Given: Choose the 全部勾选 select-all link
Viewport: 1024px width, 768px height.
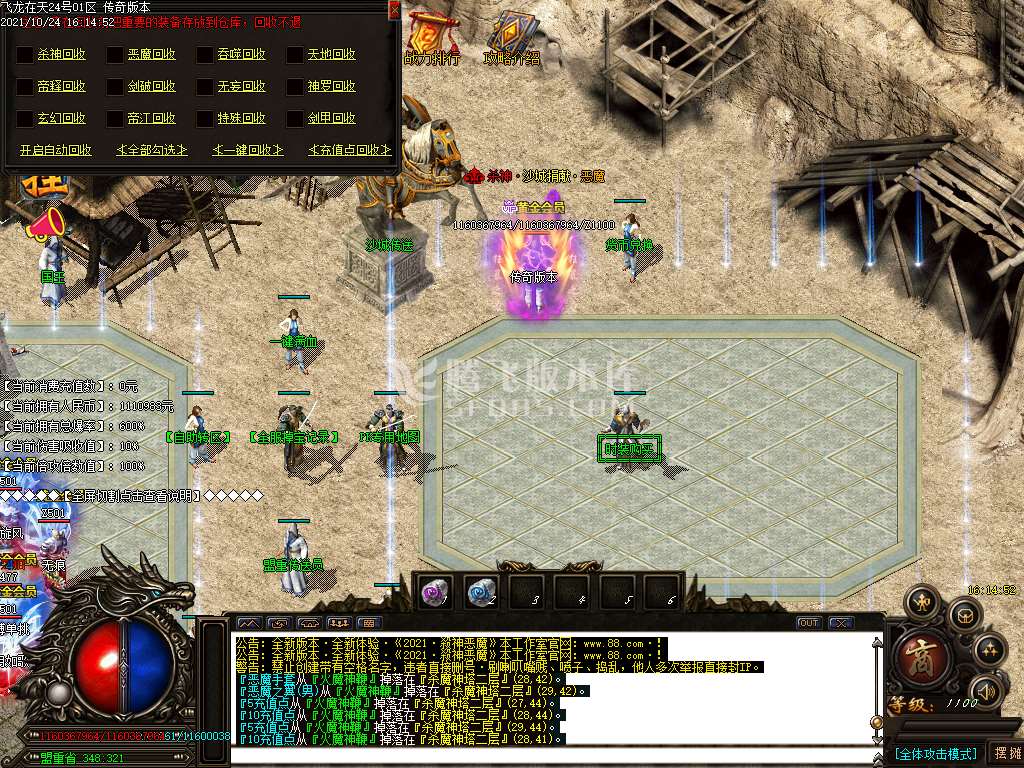Looking at the screenshot, I should 151,150.
